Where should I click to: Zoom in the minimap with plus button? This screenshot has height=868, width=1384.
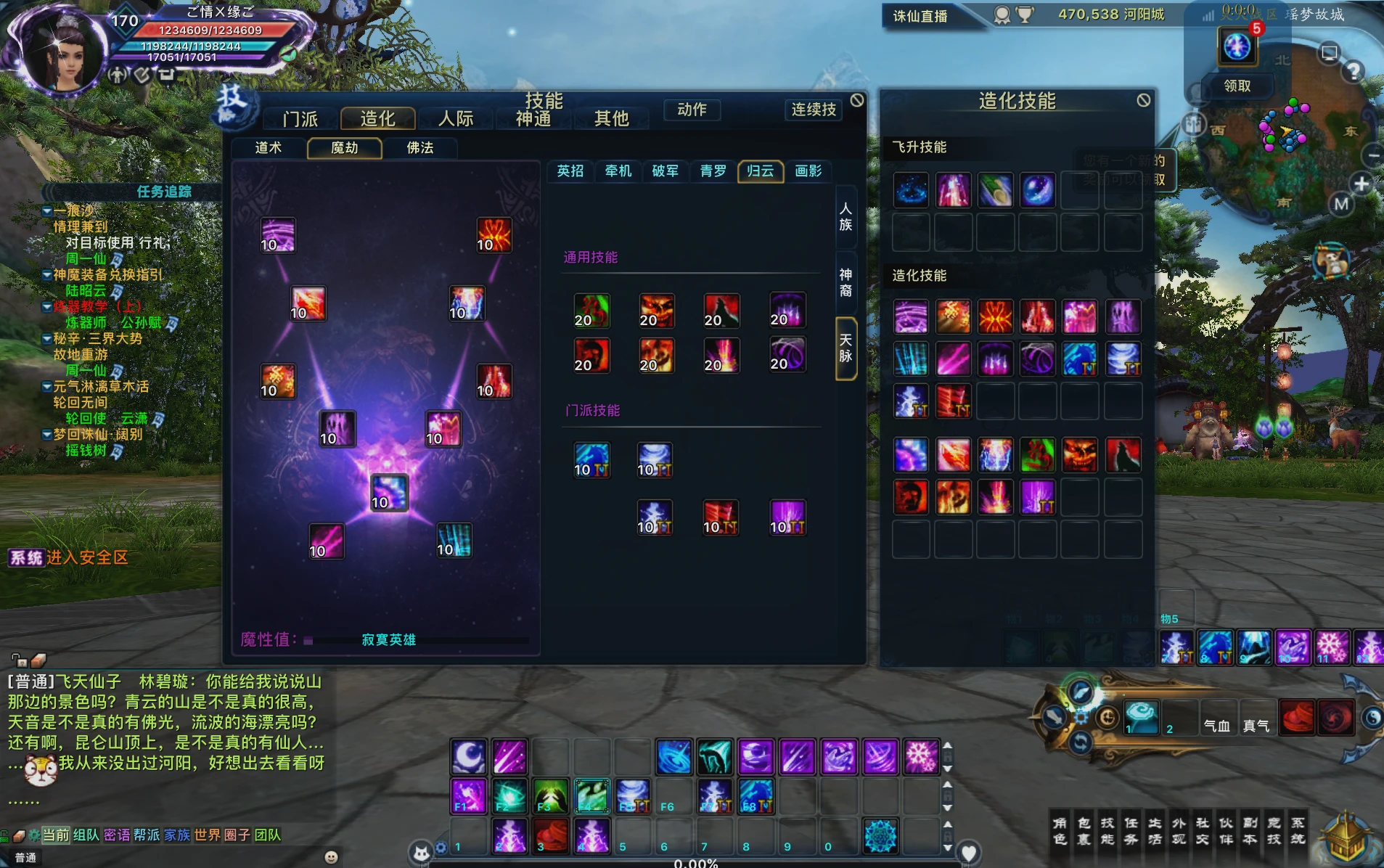pyautogui.click(x=1362, y=184)
